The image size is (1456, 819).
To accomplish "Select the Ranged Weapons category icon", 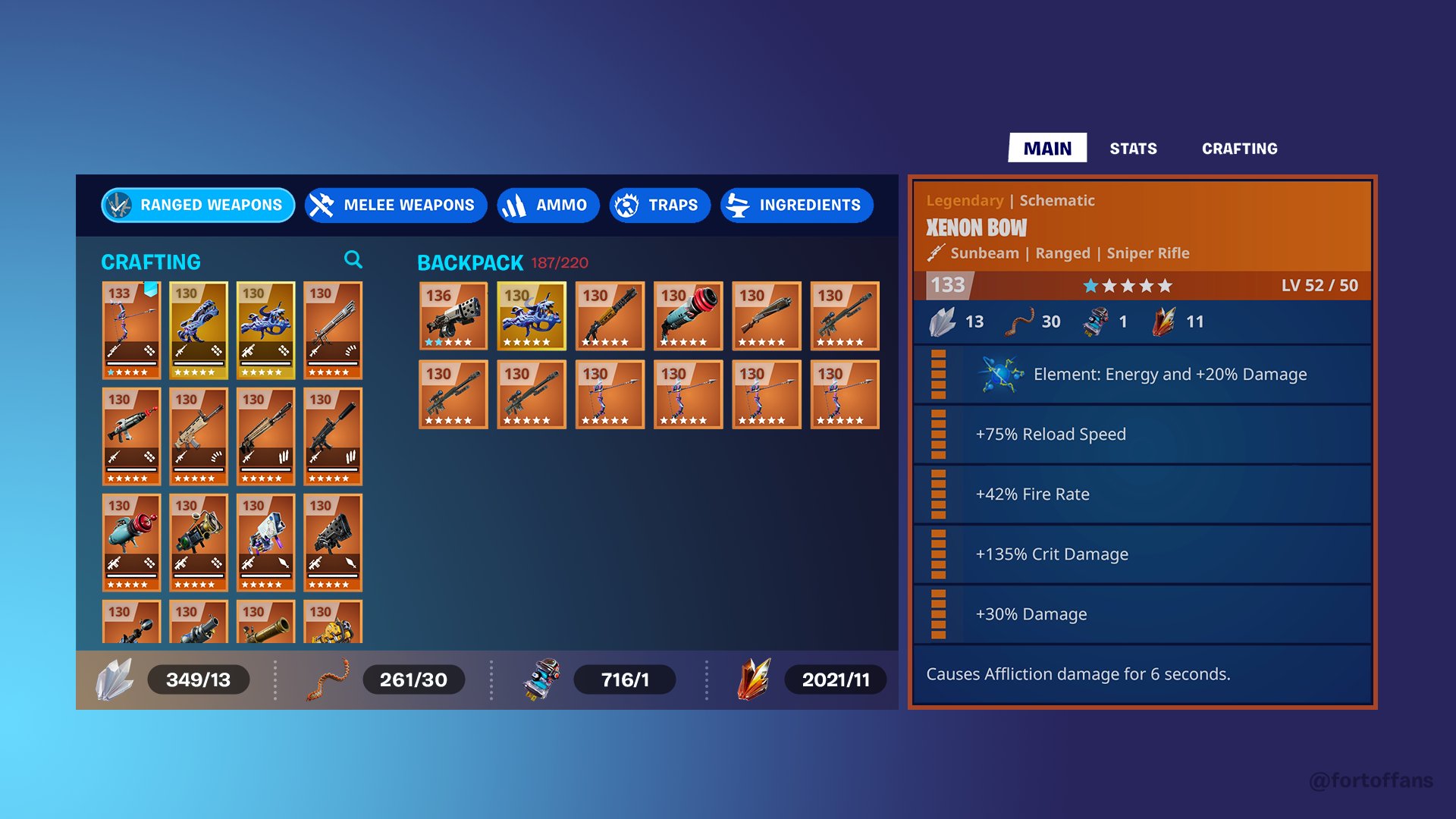I will (x=118, y=205).
